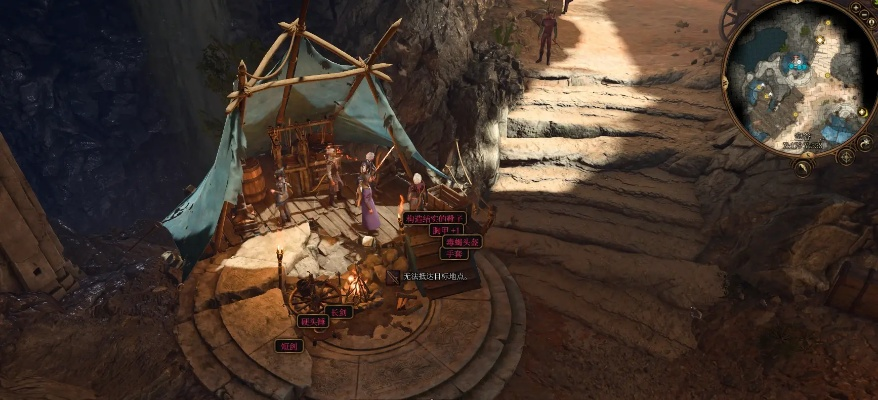Viewport: 878px width, 400px height.
Task: Pick up the 长剑 item label
Action: (x=339, y=311)
